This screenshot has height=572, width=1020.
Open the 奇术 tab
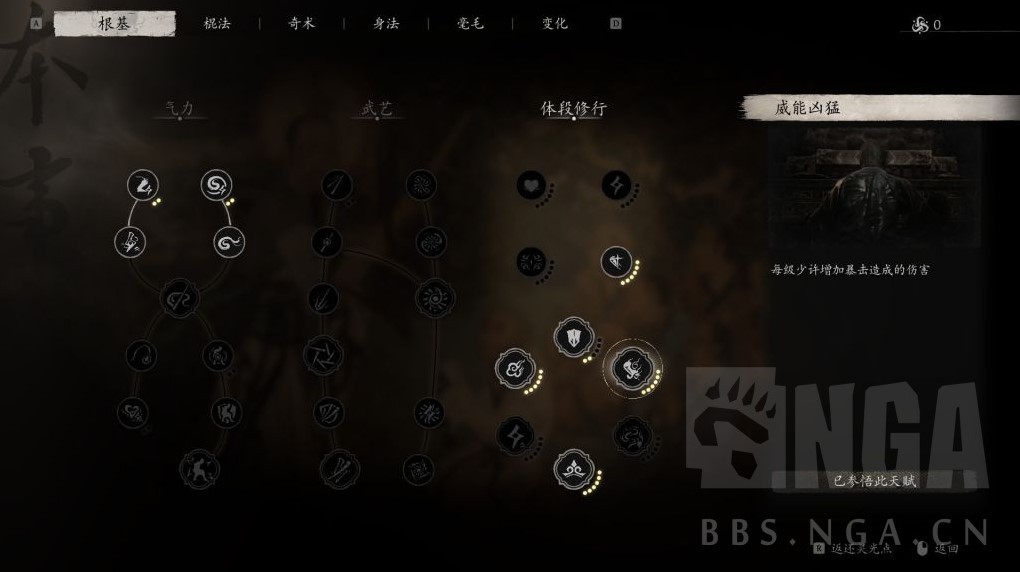point(301,24)
